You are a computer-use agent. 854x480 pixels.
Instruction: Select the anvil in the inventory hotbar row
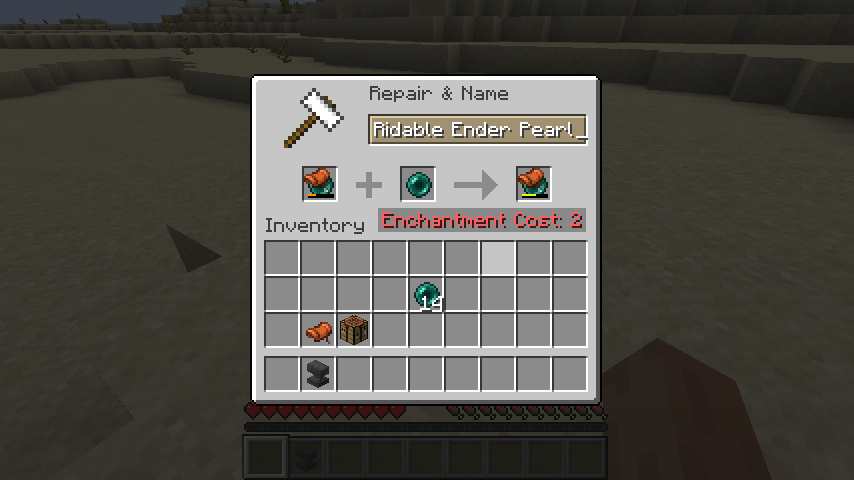(319, 374)
